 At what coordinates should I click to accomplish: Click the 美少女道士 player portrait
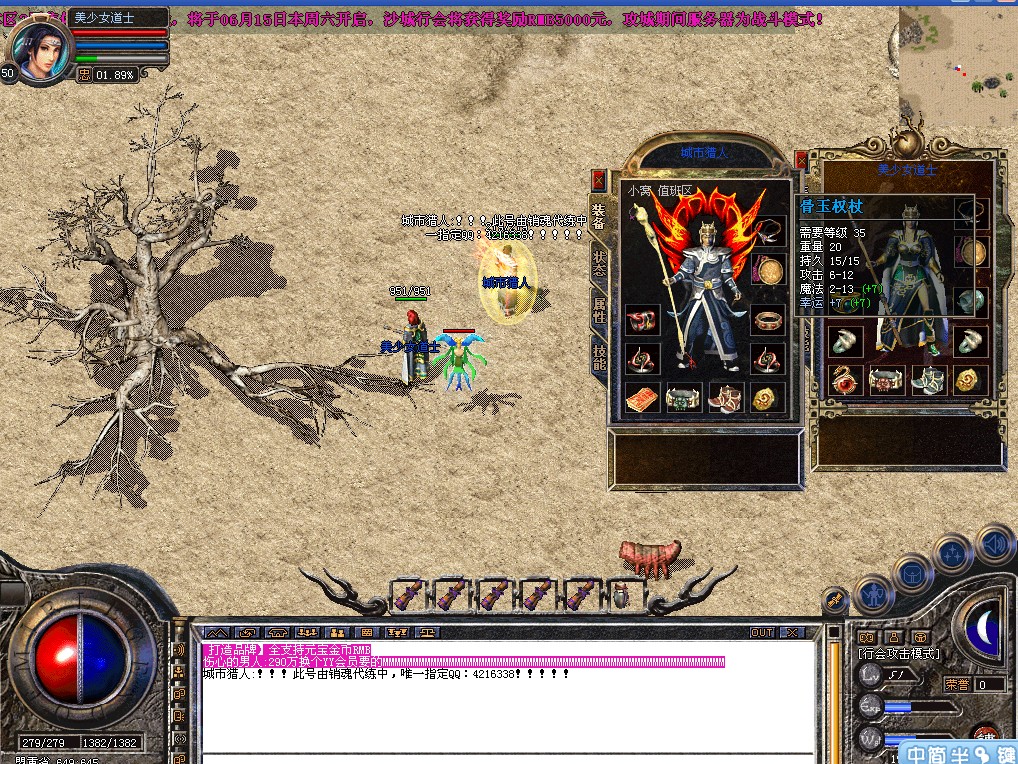[x=40, y=50]
